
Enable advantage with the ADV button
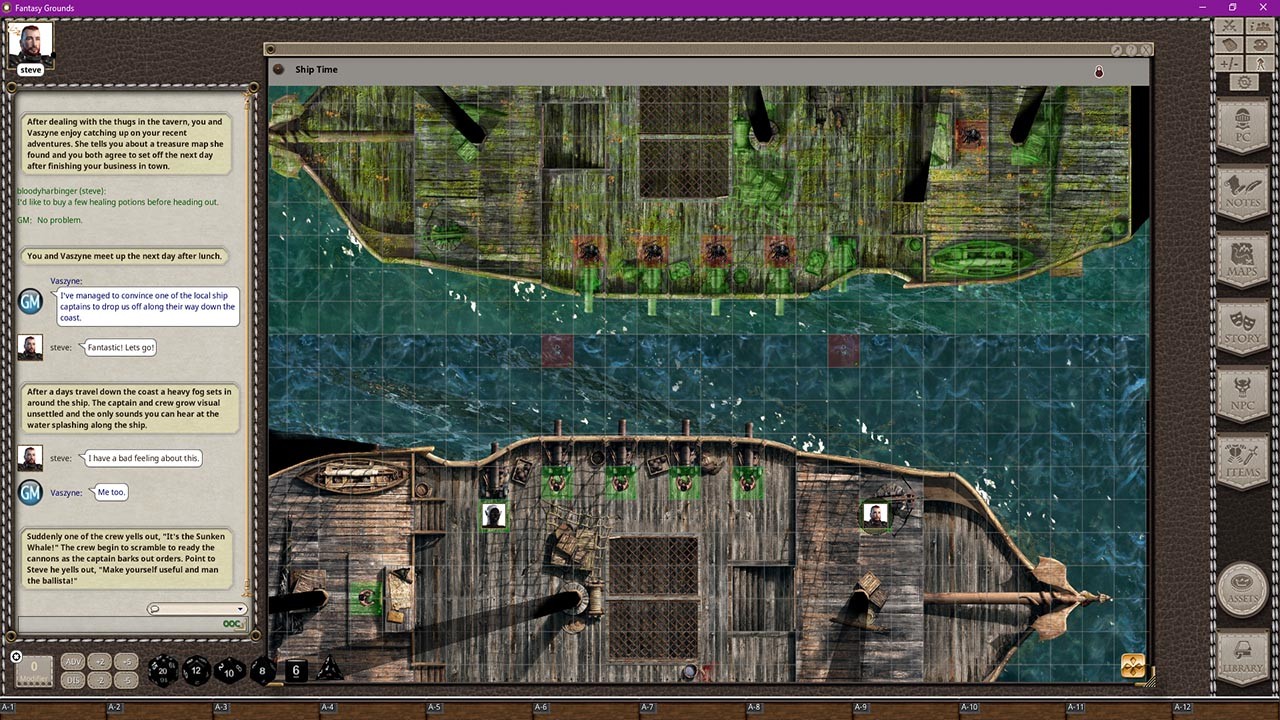73,661
